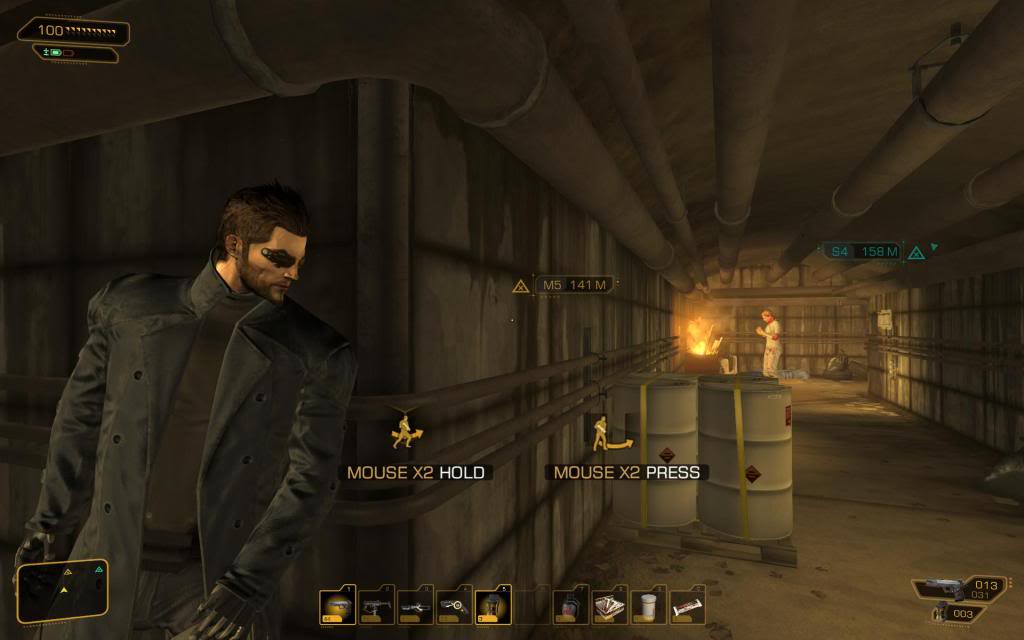Select the pistol in hotbar slot 1
Viewport: 1024px width, 640px height.
click(337, 606)
